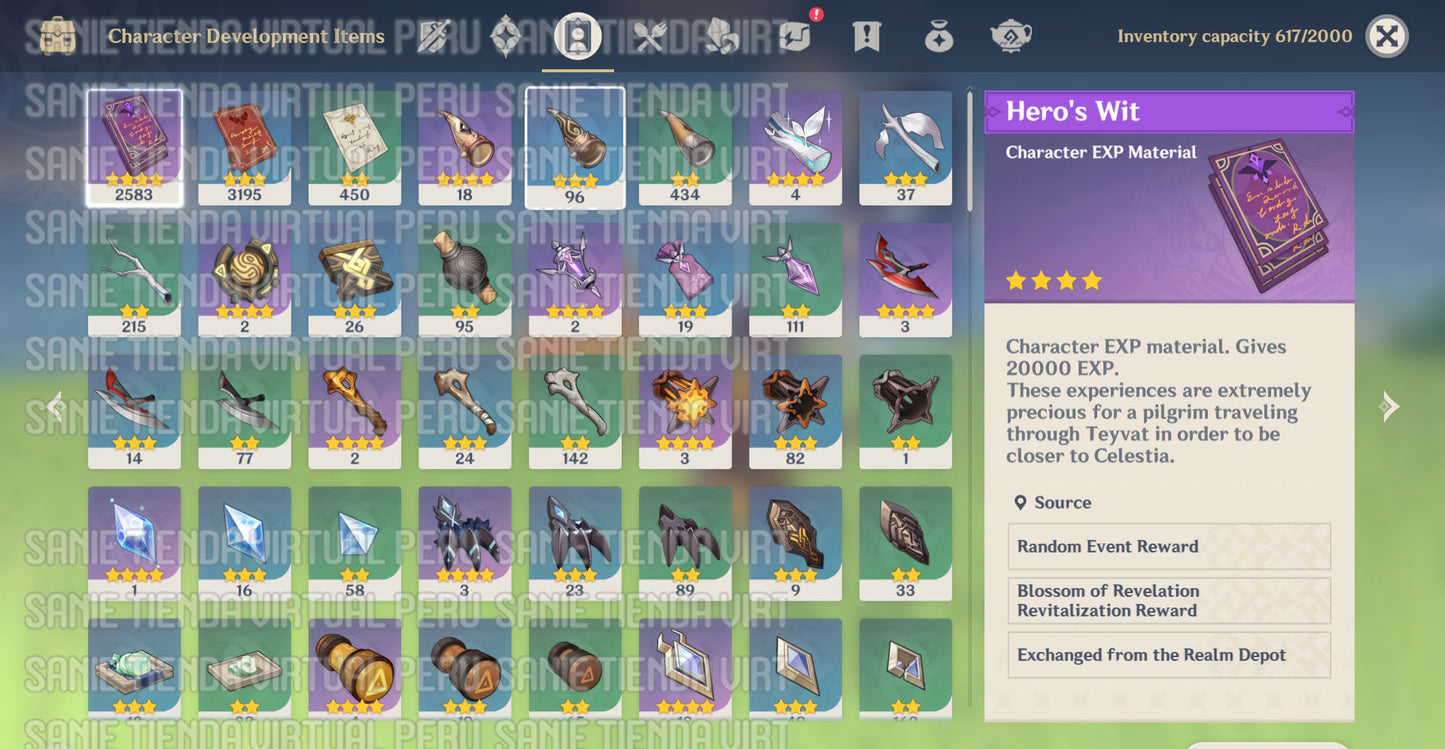
Task: Go to the previous category arrow
Action: pos(55,406)
